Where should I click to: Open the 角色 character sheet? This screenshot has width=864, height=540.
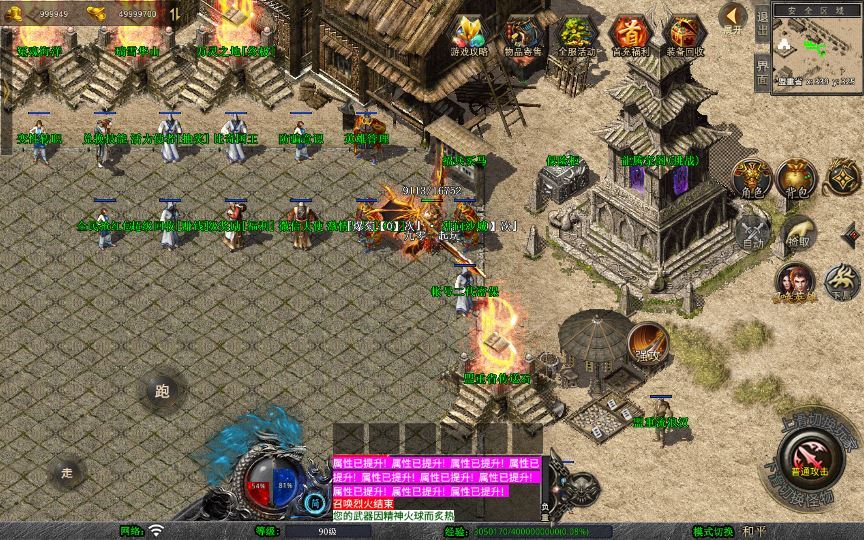[752, 176]
